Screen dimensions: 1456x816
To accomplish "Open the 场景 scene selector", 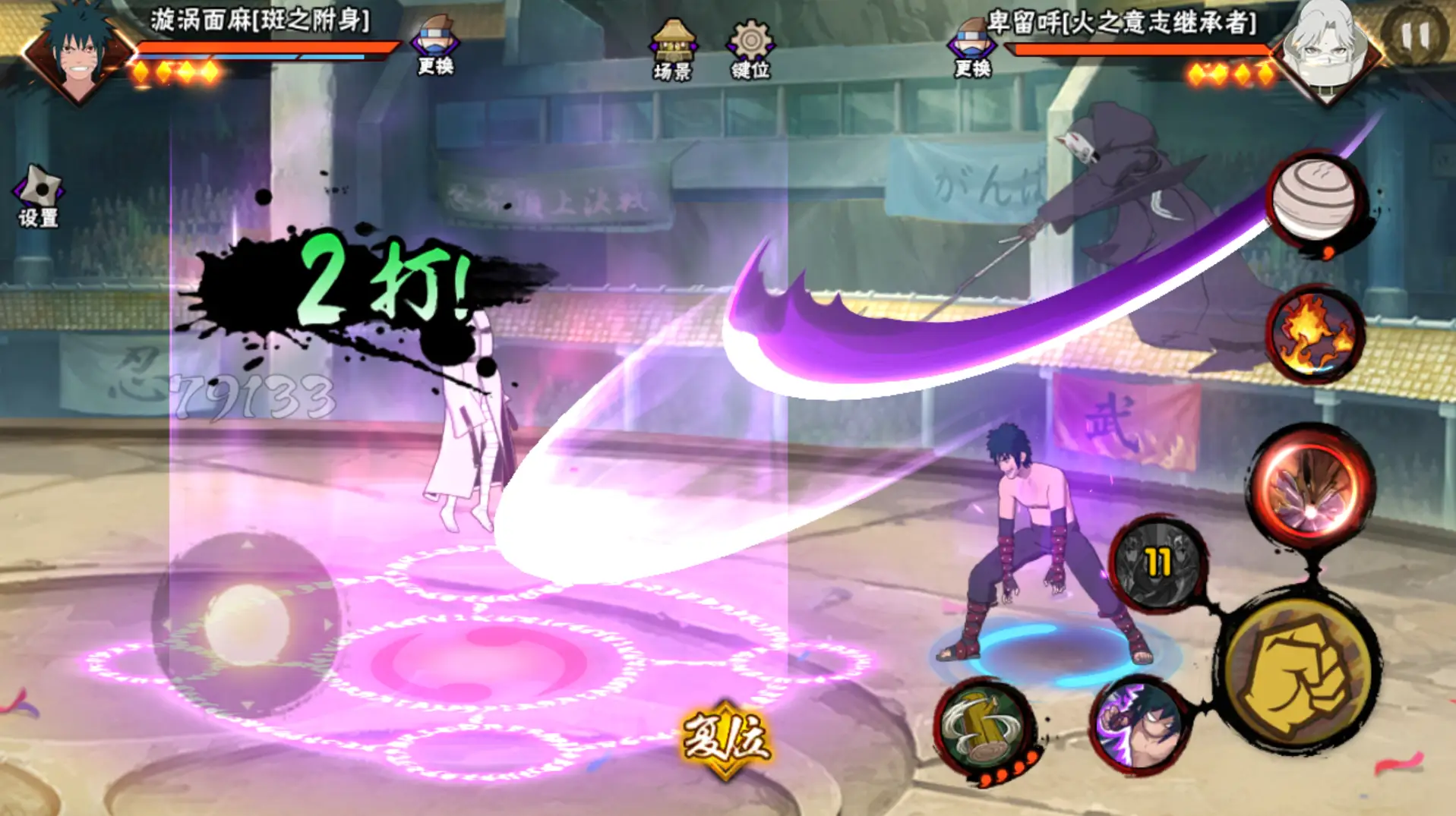I will (x=673, y=48).
